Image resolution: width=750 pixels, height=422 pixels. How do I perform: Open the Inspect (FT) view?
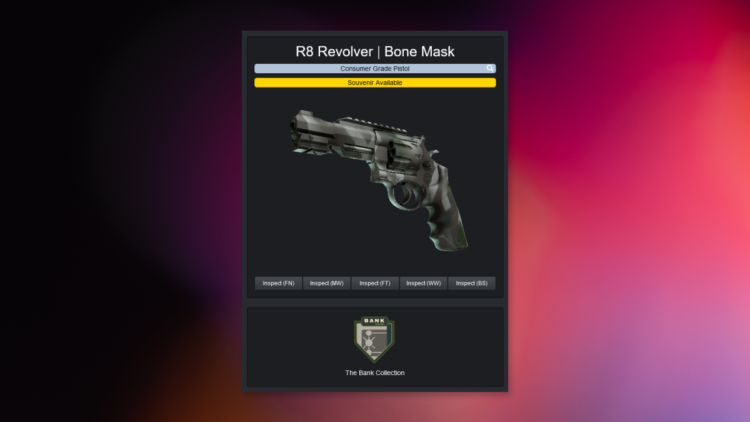[x=375, y=283]
